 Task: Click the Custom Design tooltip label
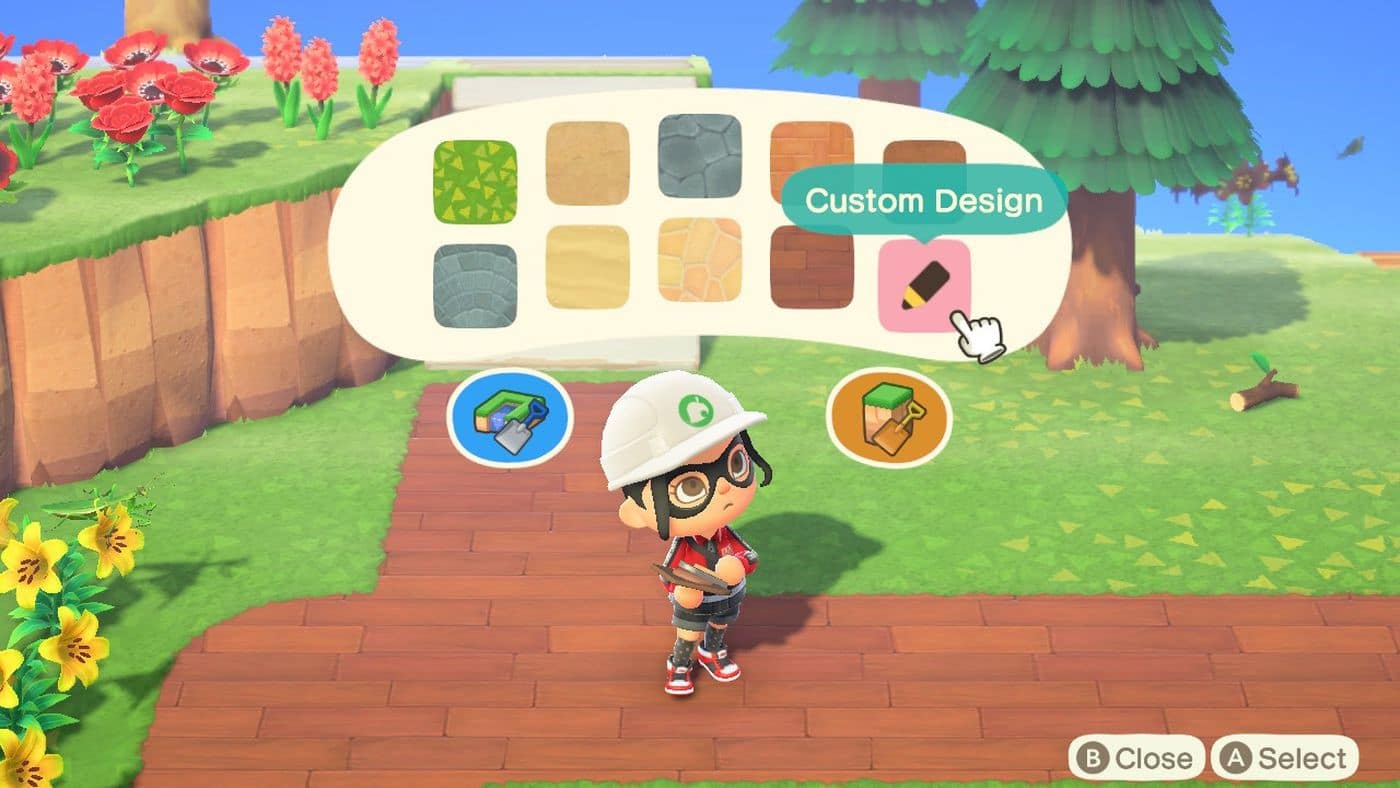(922, 200)
